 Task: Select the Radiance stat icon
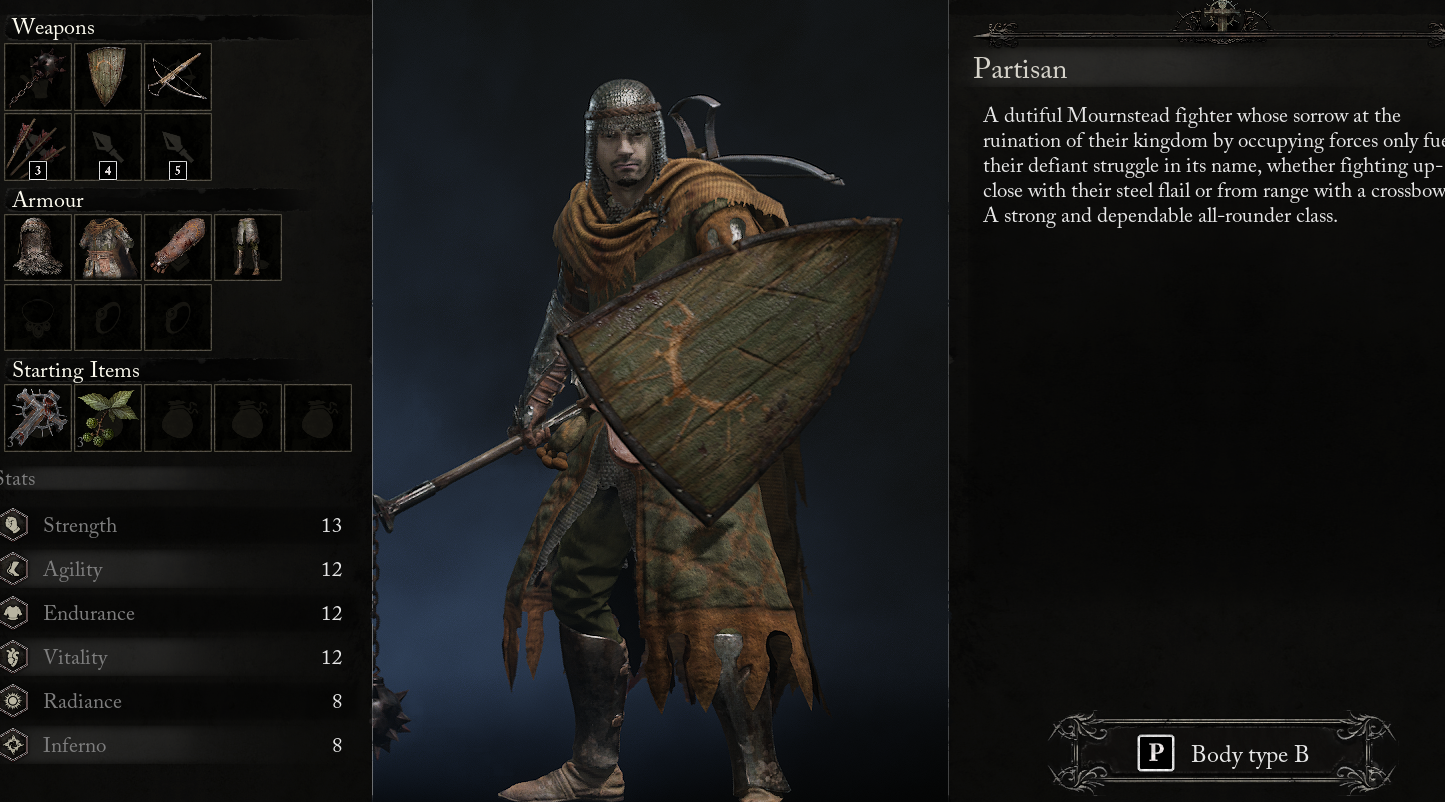pyautogui.click(x=13, y=700)
